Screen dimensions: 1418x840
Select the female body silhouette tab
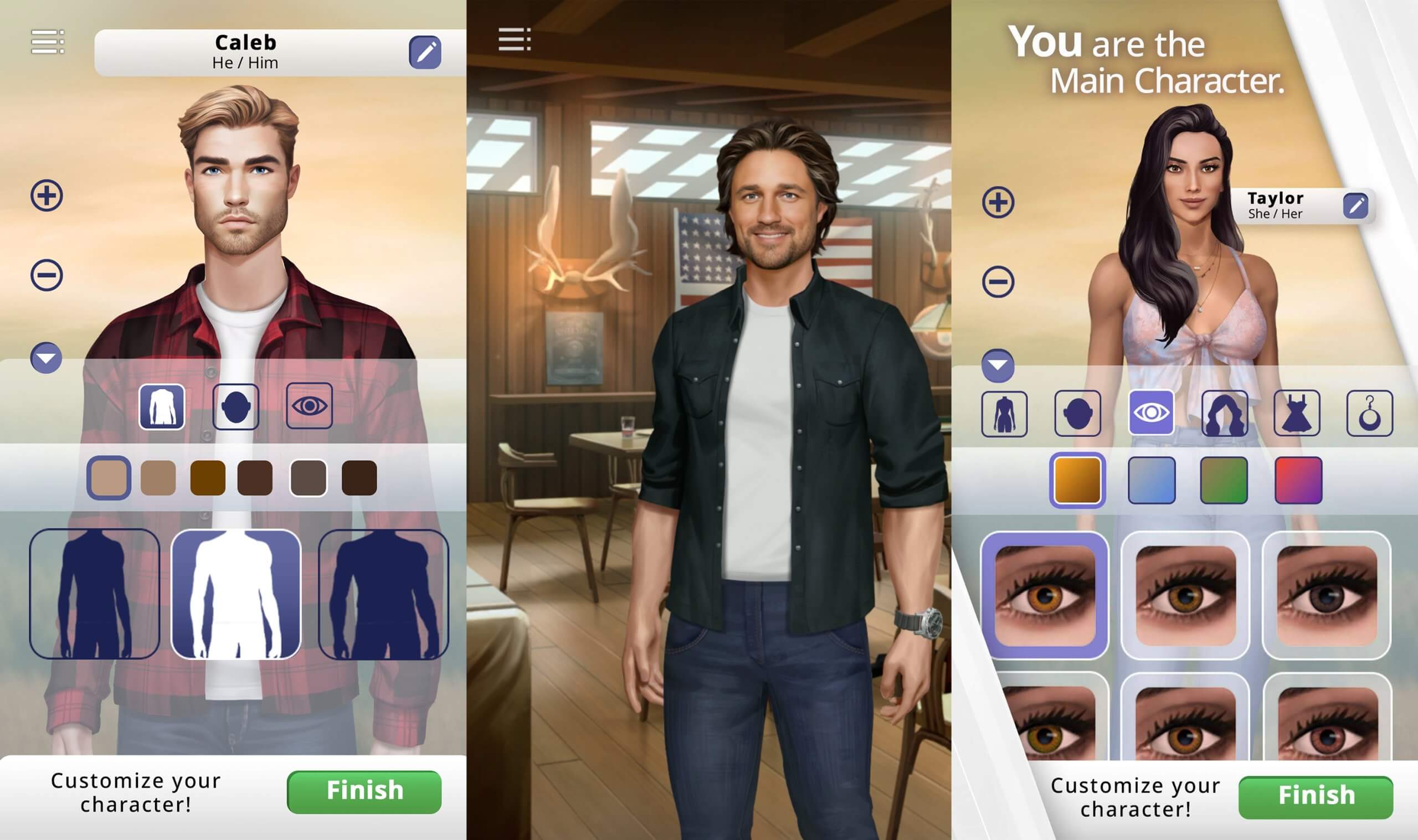tap(1004, 413)
